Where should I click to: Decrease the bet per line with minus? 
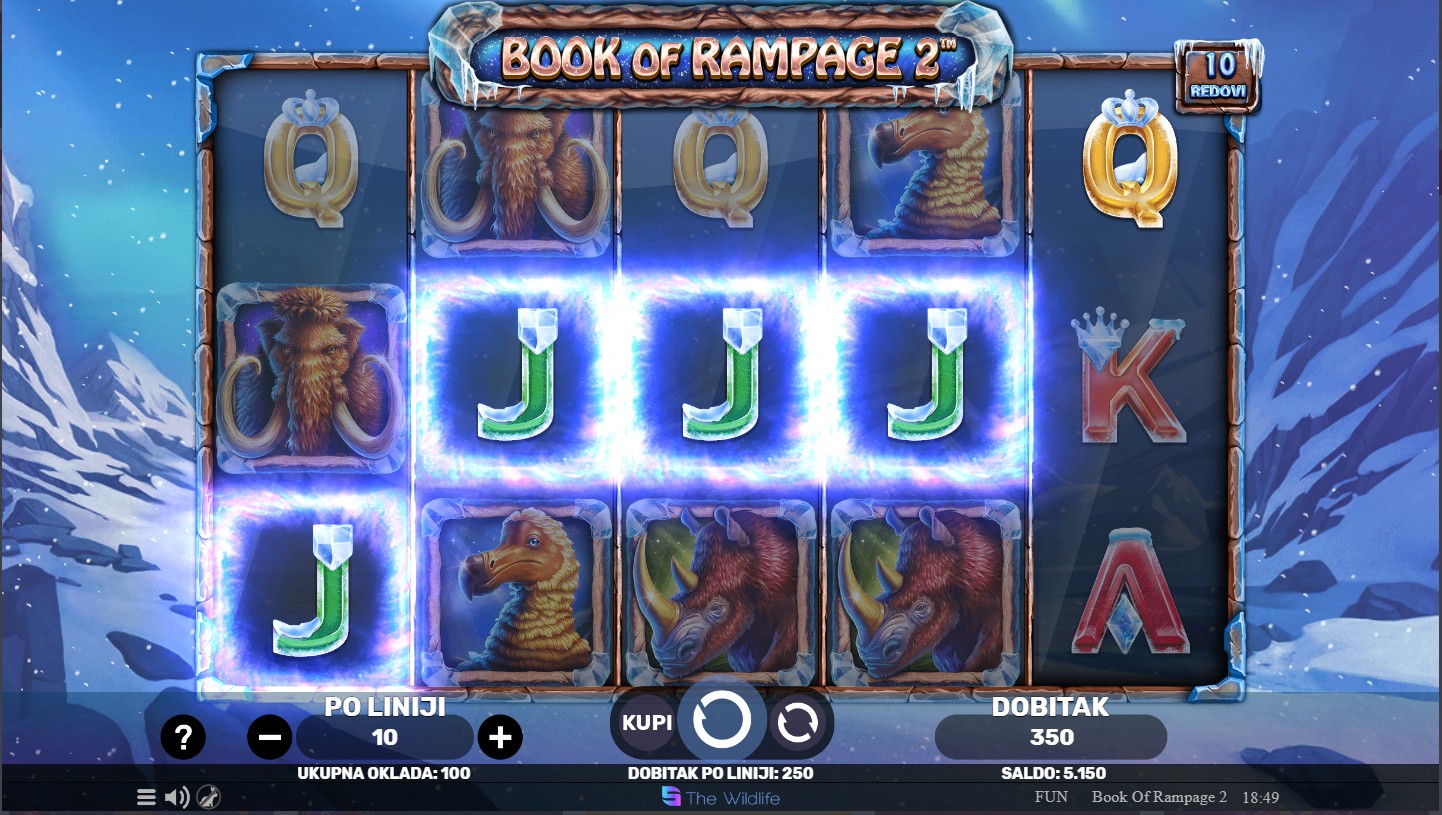pos(269,738)
